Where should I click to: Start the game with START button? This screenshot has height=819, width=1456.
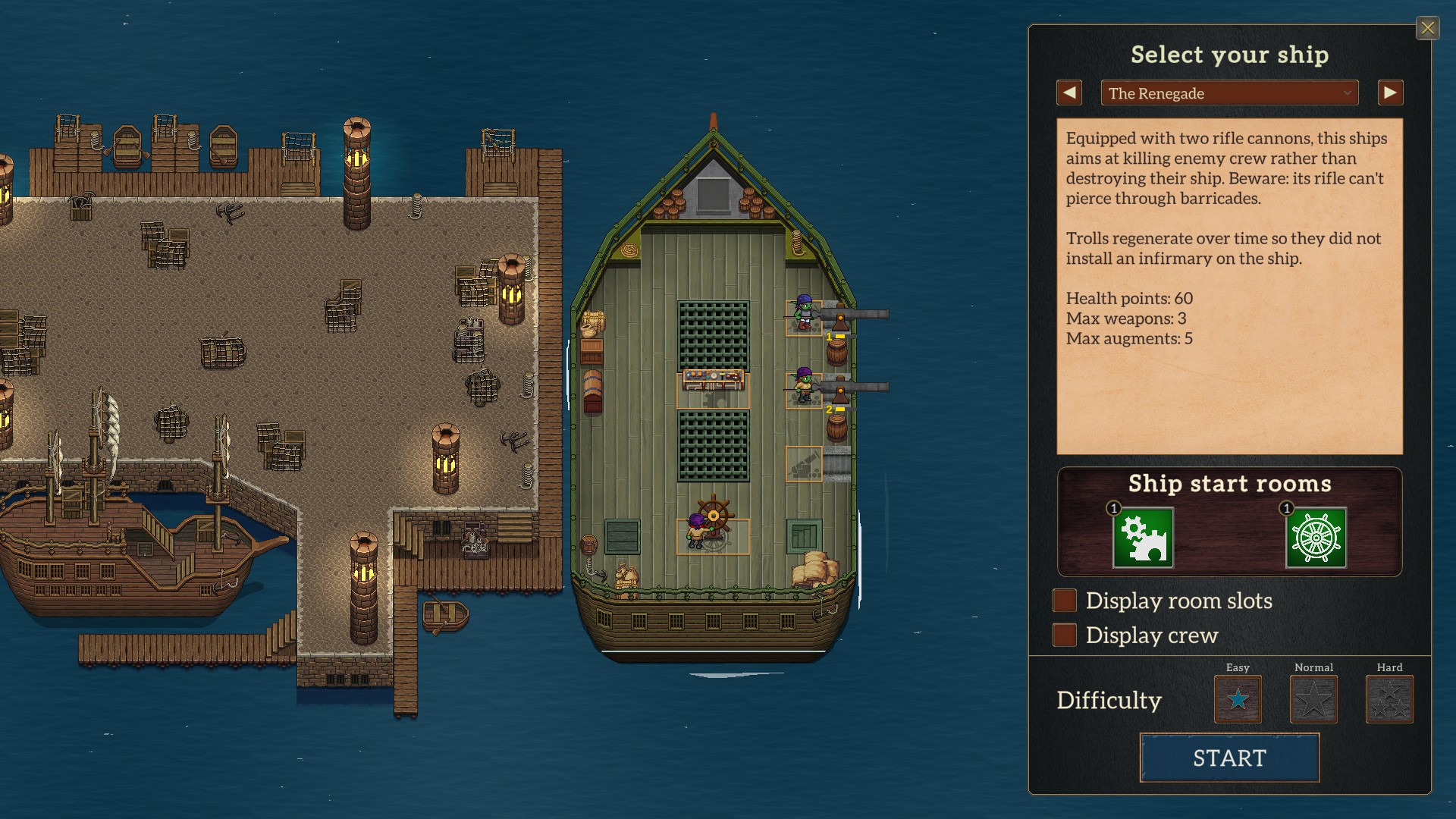tap(1229, 758)
